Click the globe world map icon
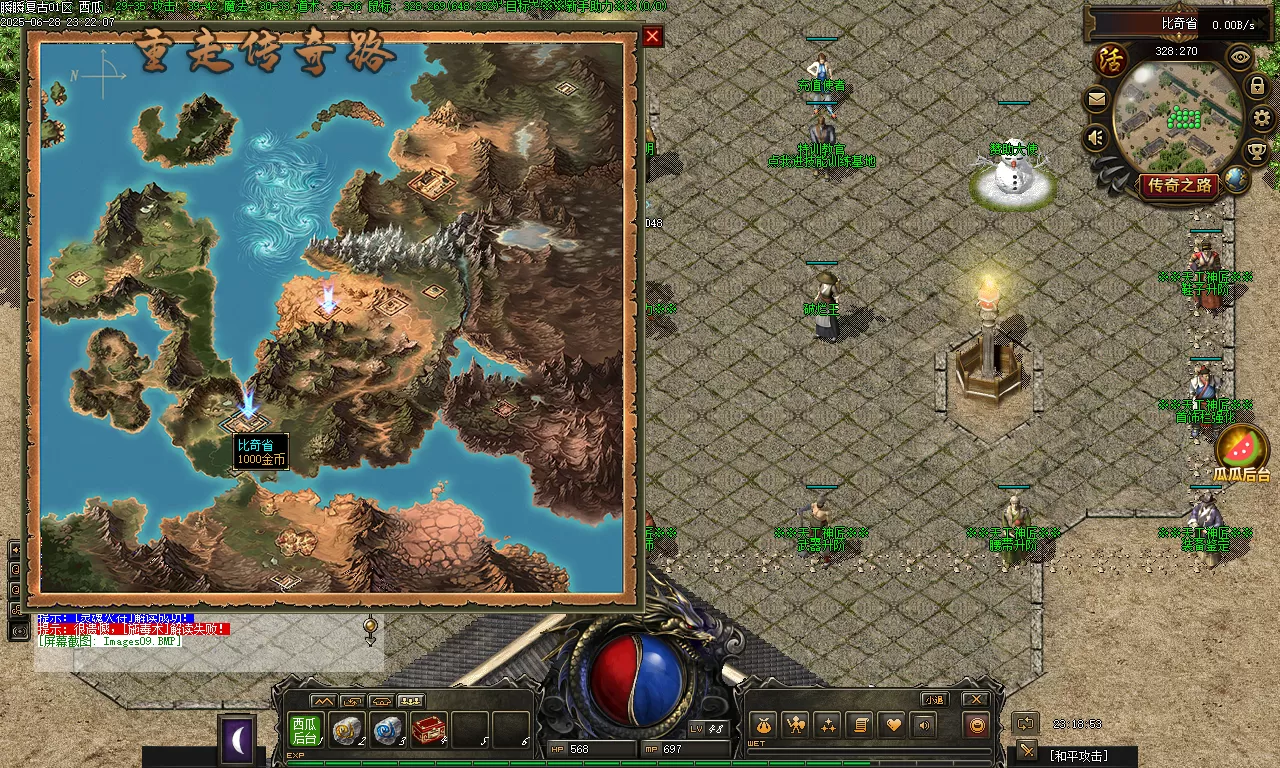Screen dimensions: 1280x768 pos(1237,179)
